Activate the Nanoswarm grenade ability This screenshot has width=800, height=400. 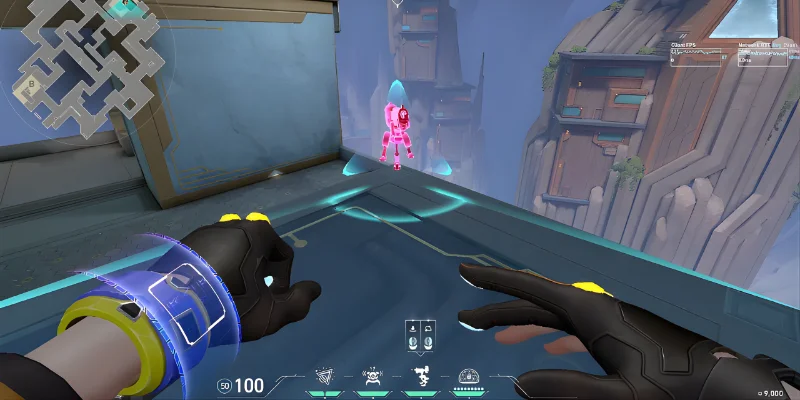(325, 377)
